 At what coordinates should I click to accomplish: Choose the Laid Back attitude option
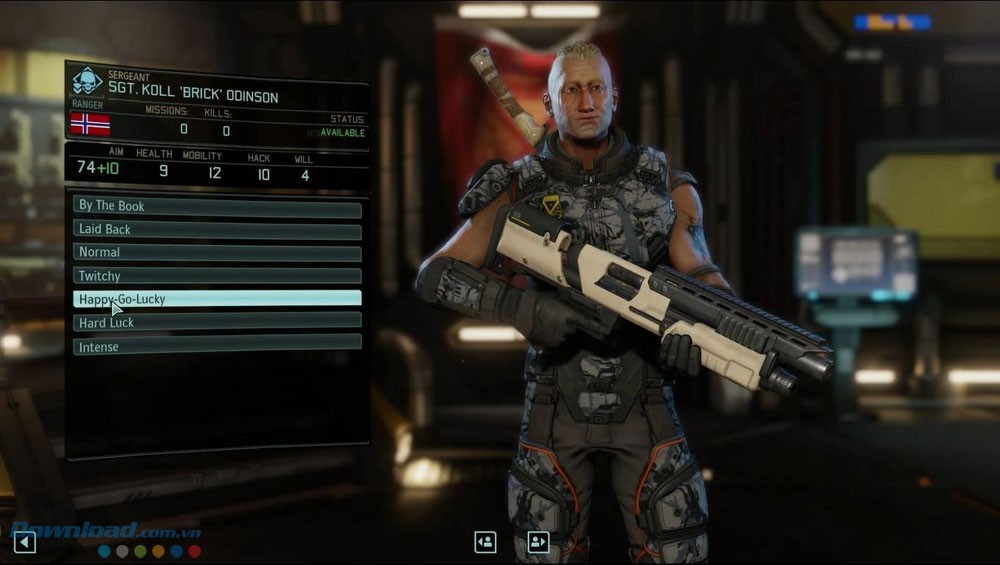click(x=217, y=229)
